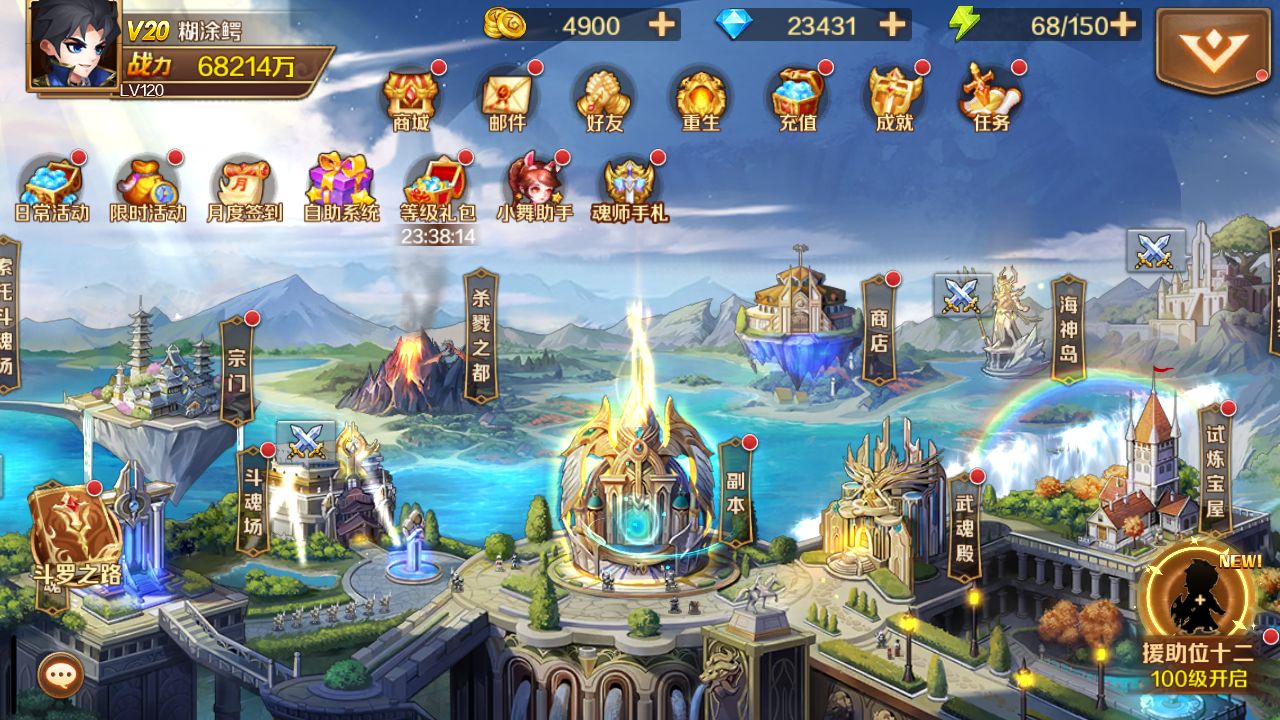The width and height of the screenshot is (1280, 720).
Task: Add more gold coins with plus button
Action: (x=662, y=25)
